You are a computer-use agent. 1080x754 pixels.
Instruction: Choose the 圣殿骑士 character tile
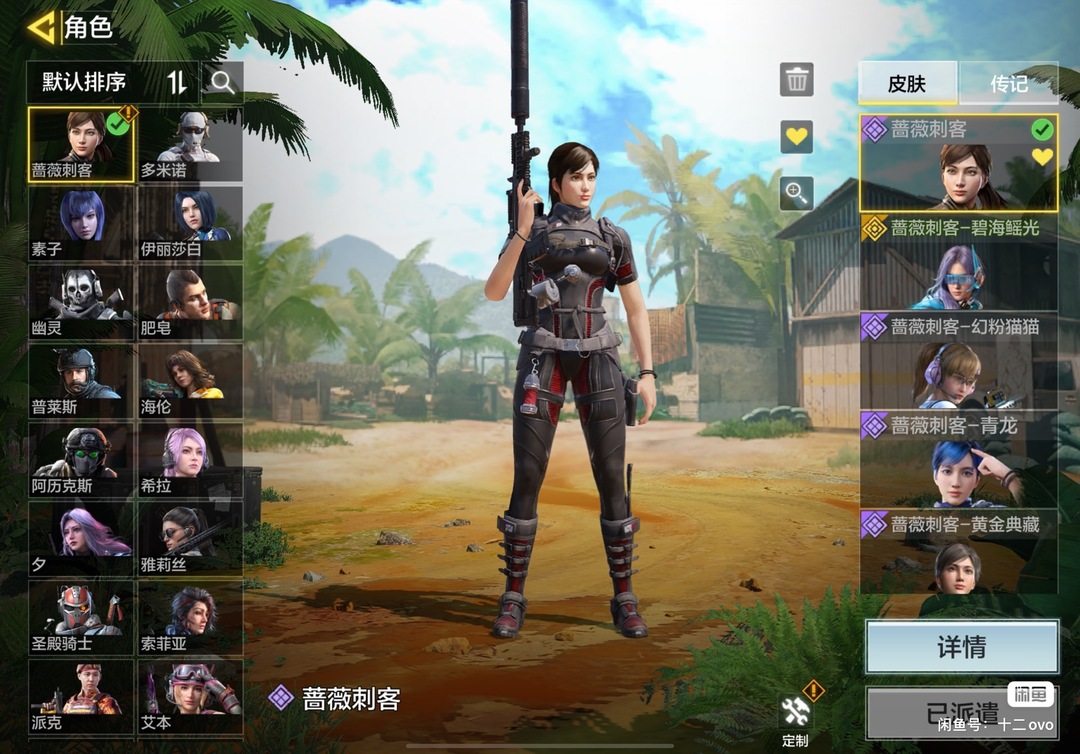(x=81, y=617)
